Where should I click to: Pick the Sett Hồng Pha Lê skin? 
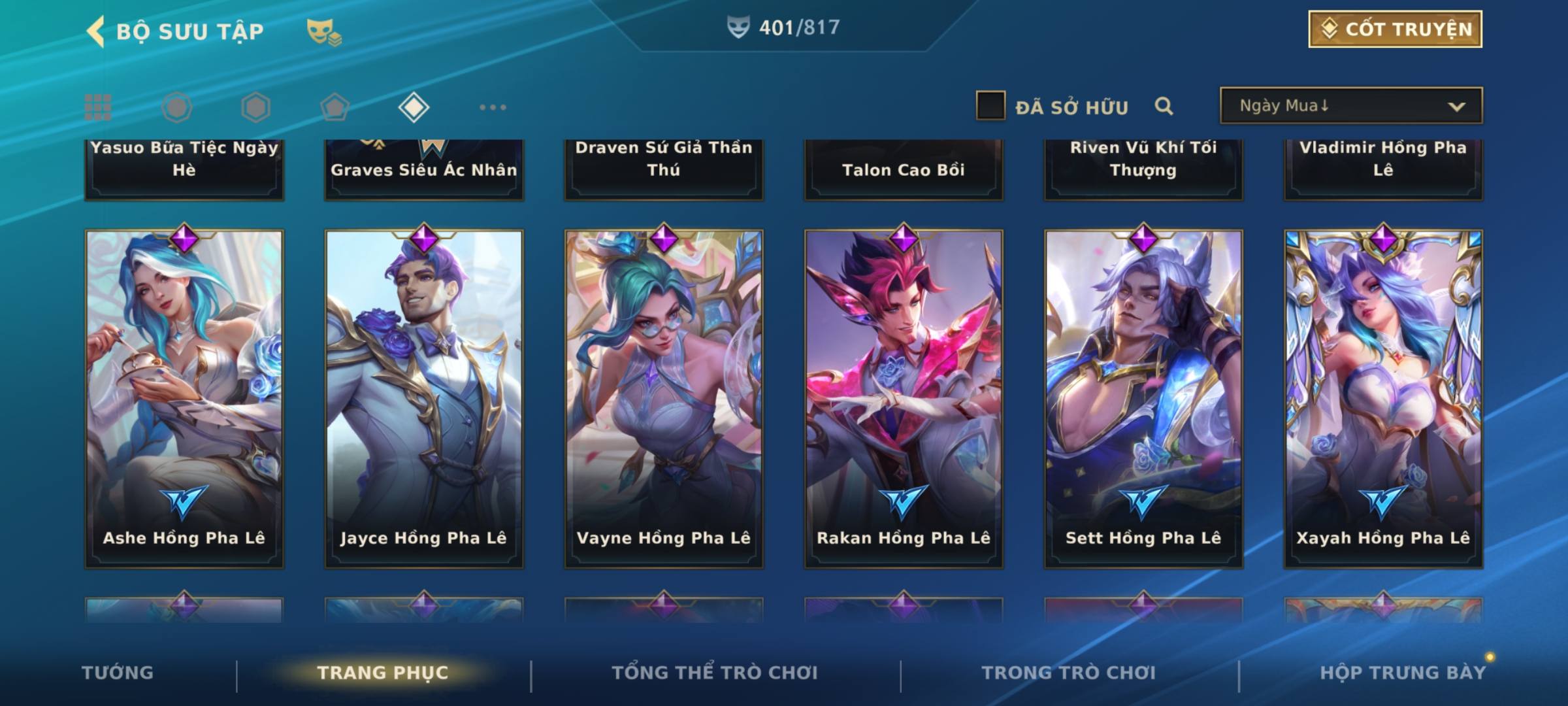[1143, 397]
